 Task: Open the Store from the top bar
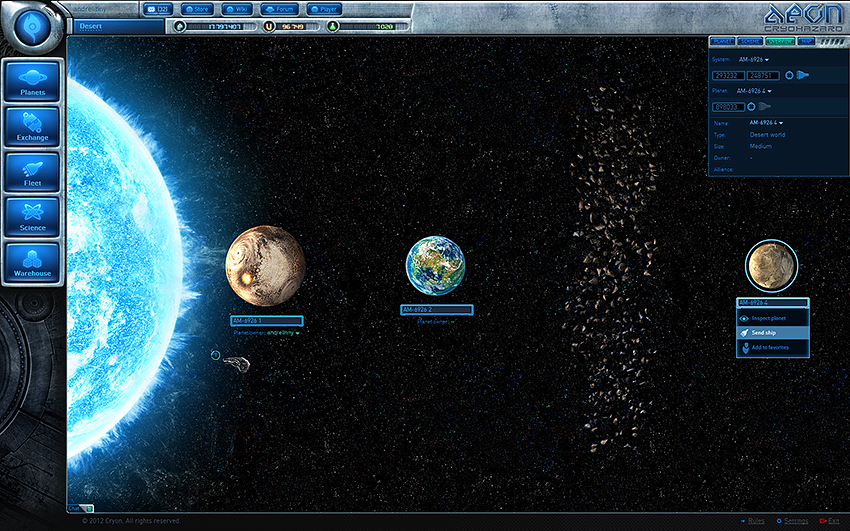click(195, 9)
